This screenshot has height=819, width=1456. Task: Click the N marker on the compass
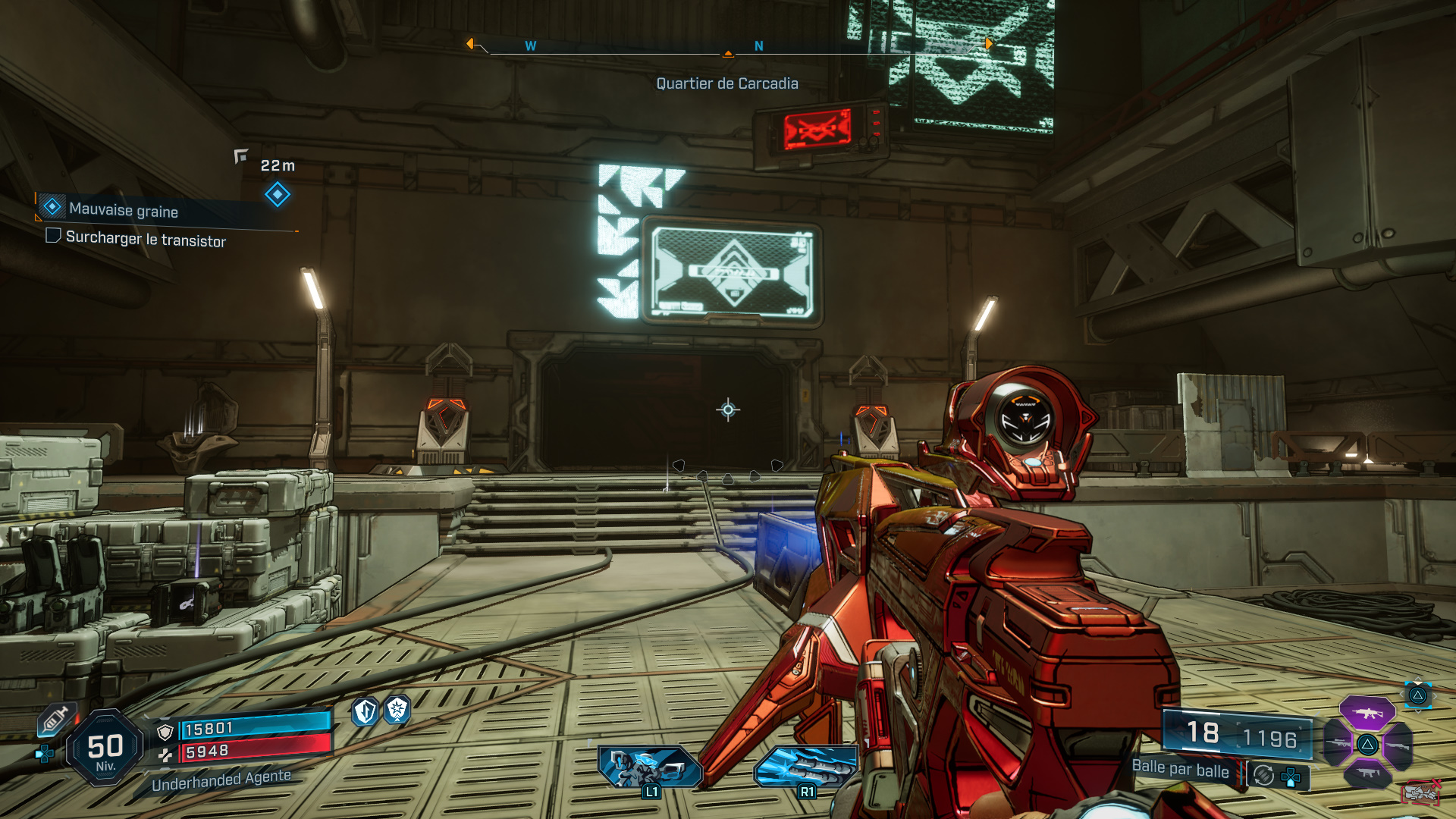(758, 47)
